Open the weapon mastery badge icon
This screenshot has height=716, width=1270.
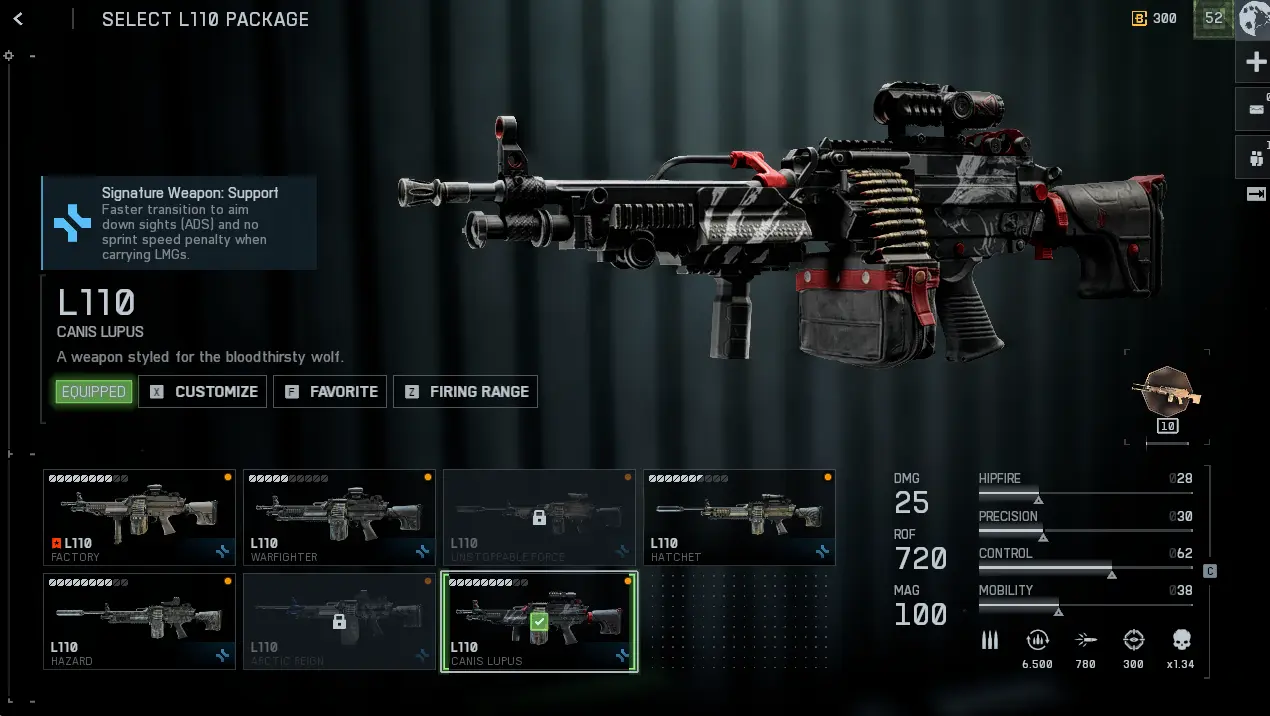point(1167,395)
